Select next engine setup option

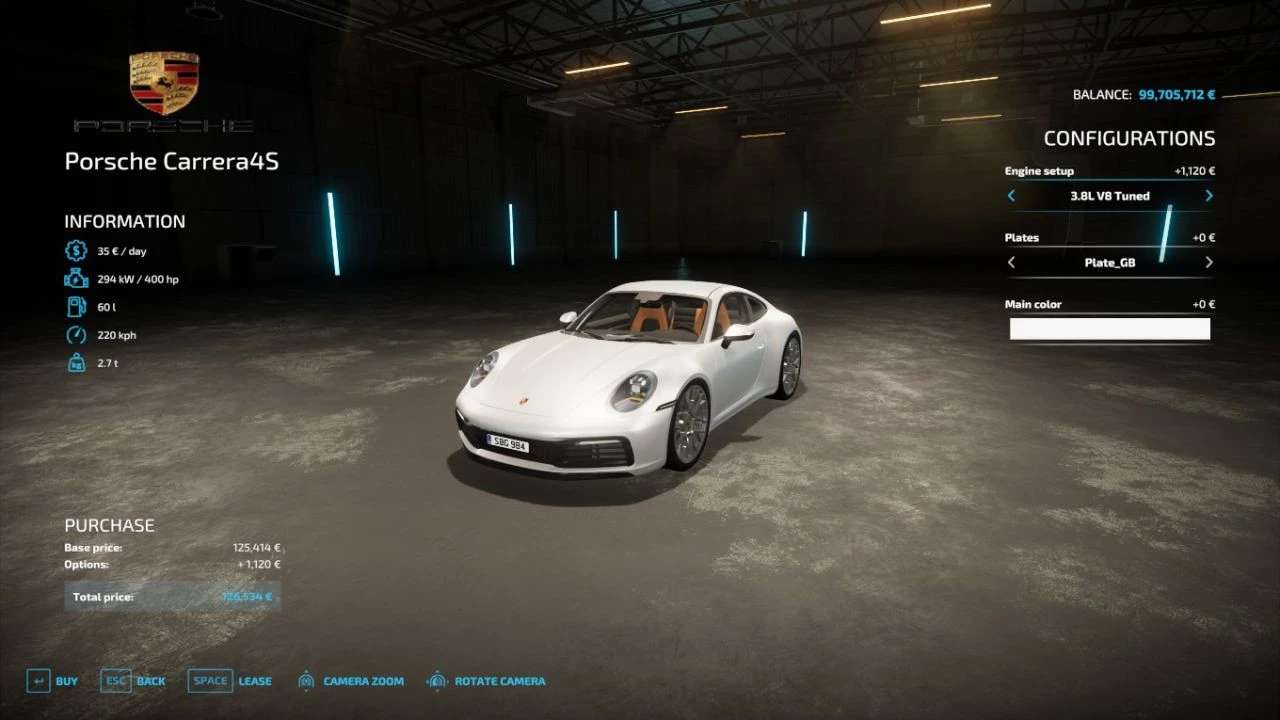pyautogui.click(x=1208, y=196)
